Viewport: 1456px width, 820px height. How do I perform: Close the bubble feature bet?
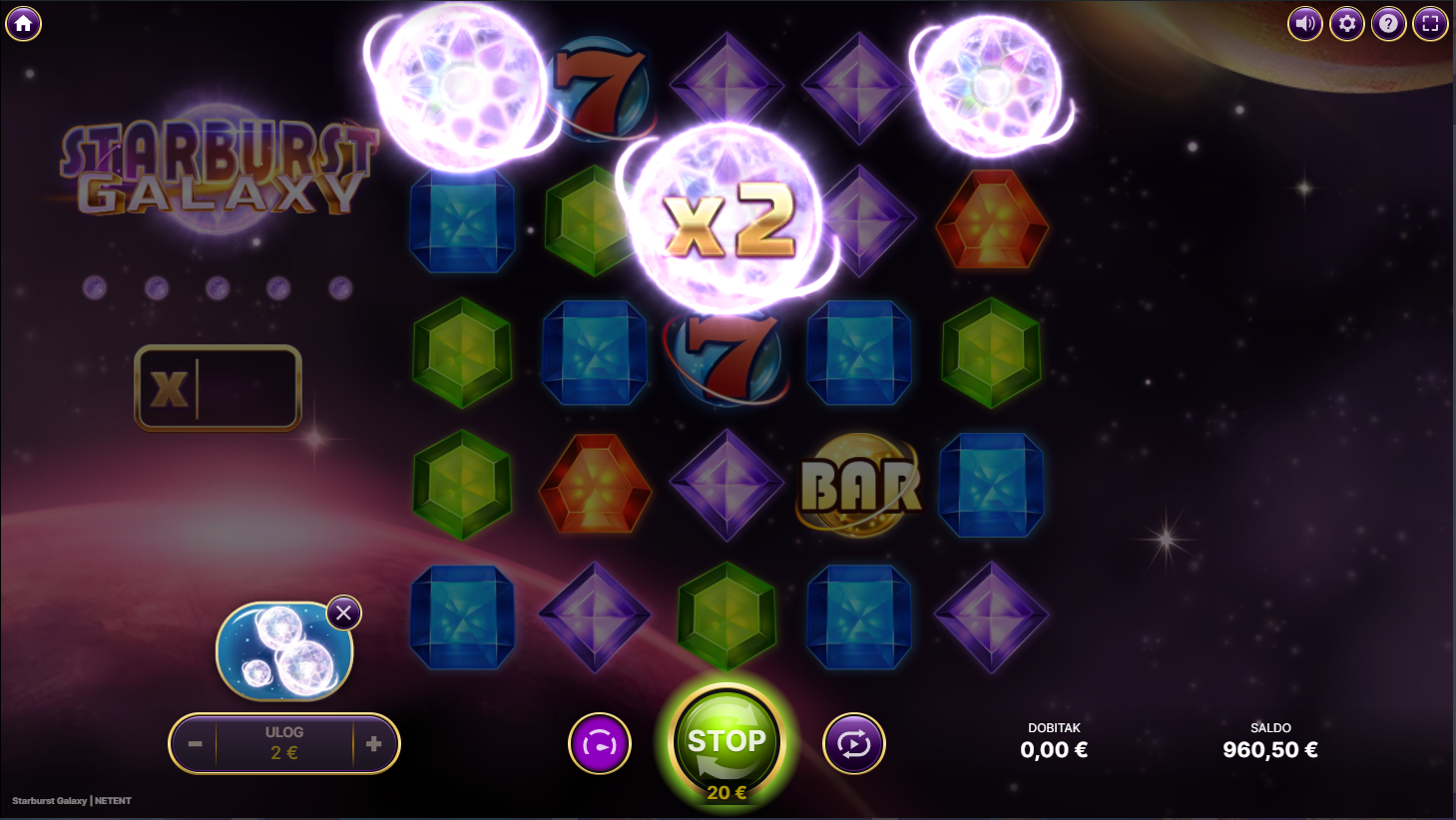343,613
